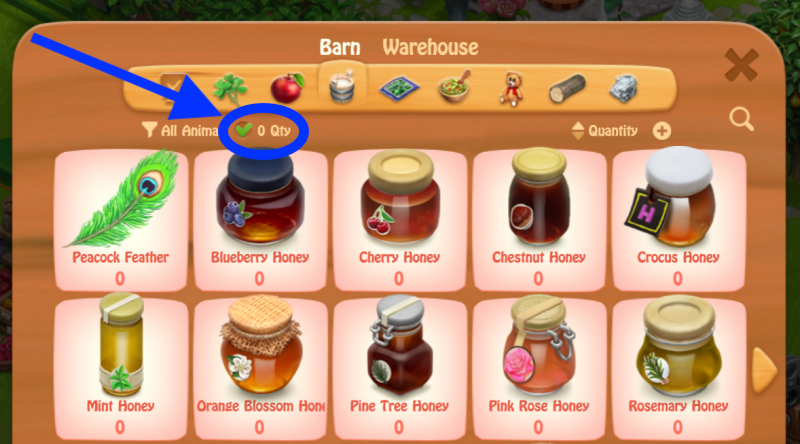Choose the red apple category icon

(288, 88)
